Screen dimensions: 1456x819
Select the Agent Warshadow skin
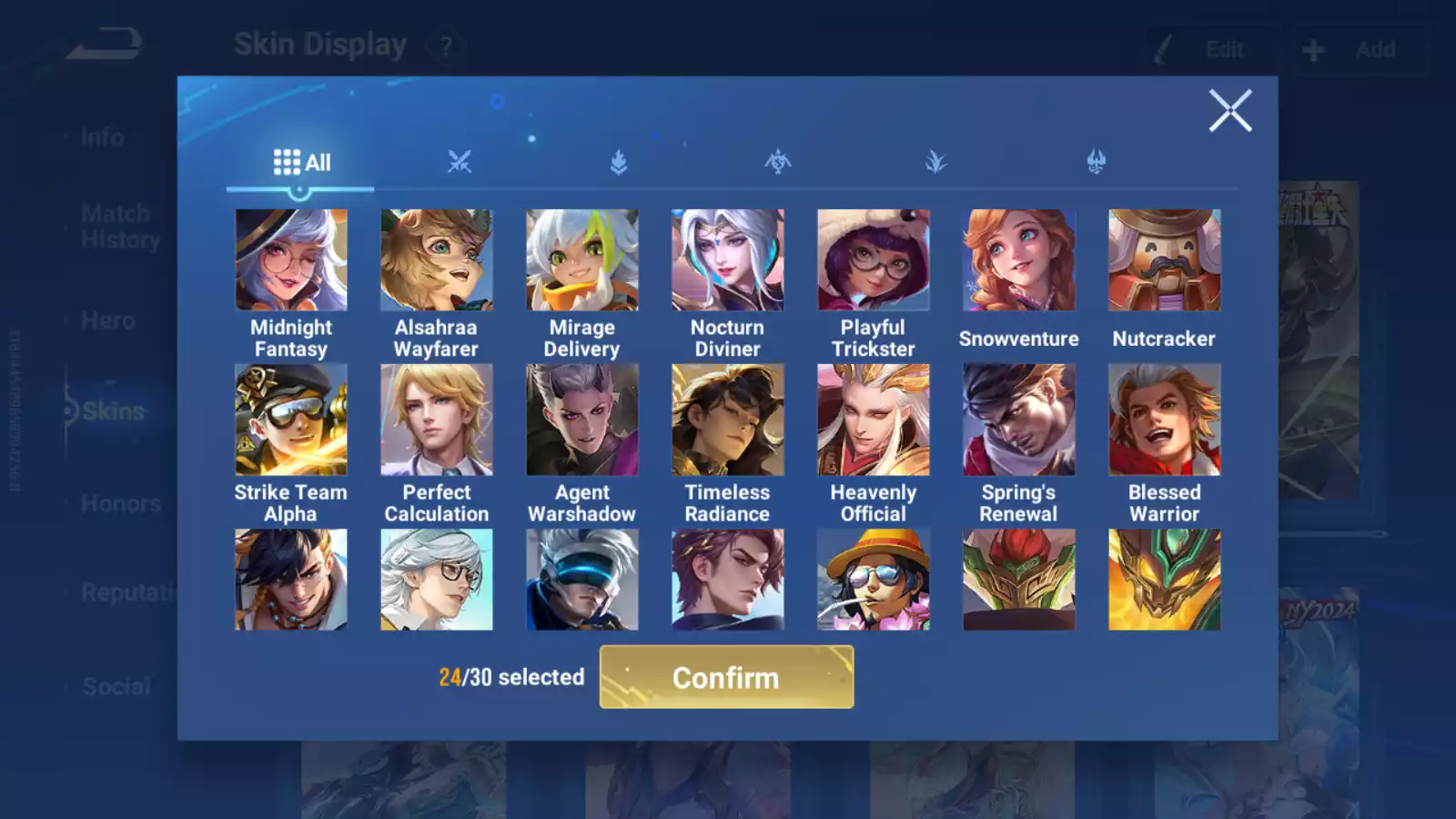582,420
